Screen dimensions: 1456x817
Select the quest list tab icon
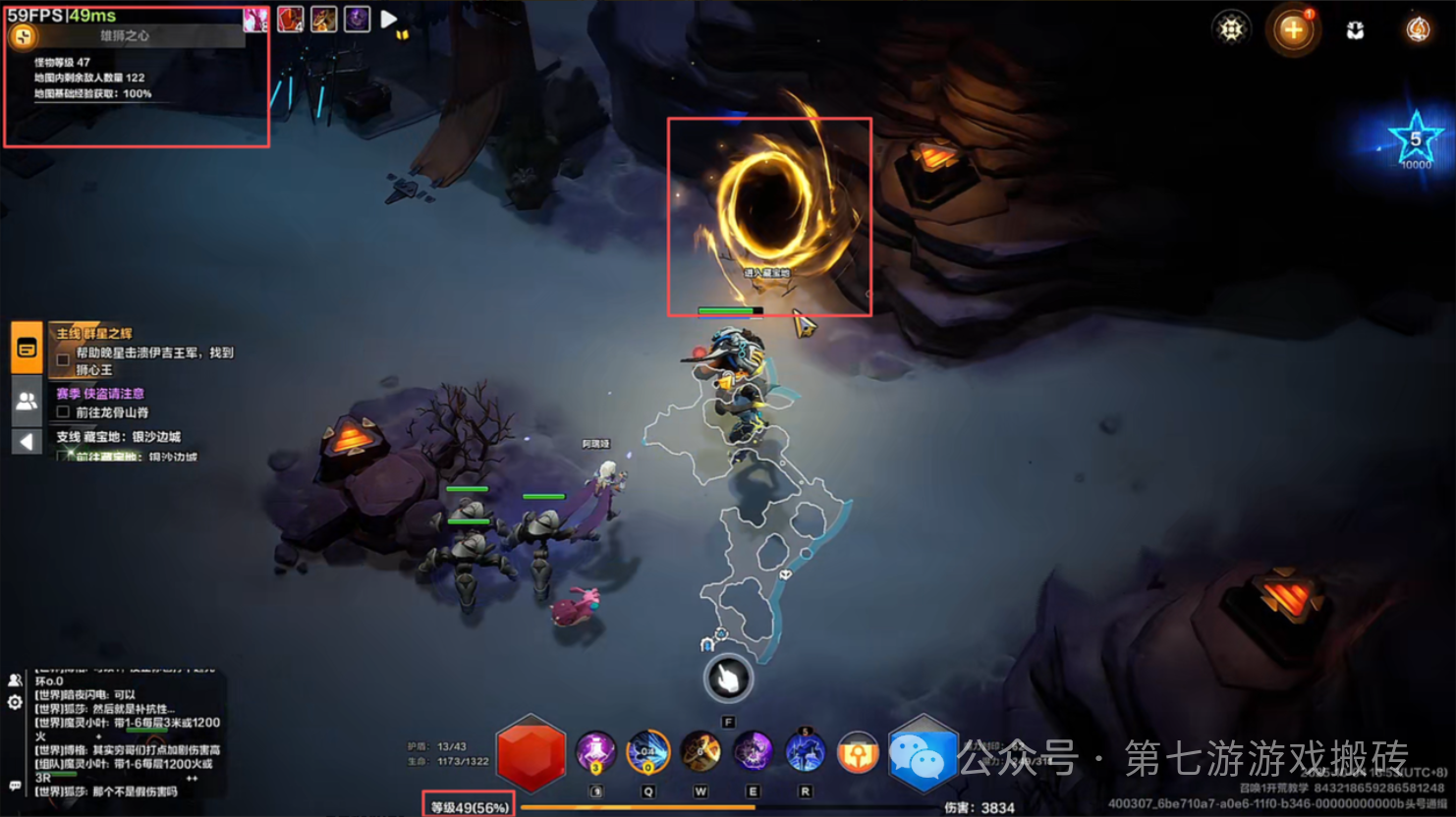(x=27, y=348)
